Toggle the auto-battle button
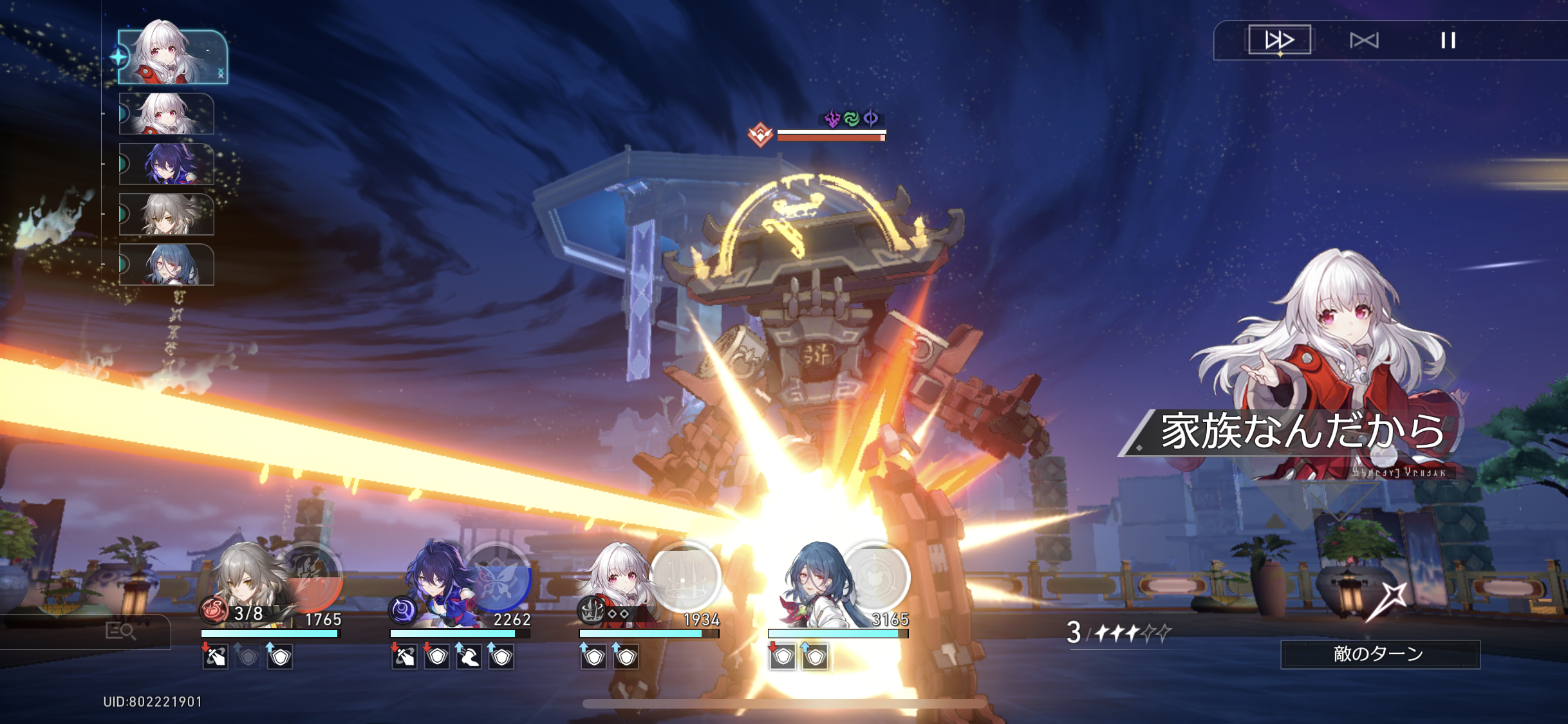 (x=1364, y=41)
